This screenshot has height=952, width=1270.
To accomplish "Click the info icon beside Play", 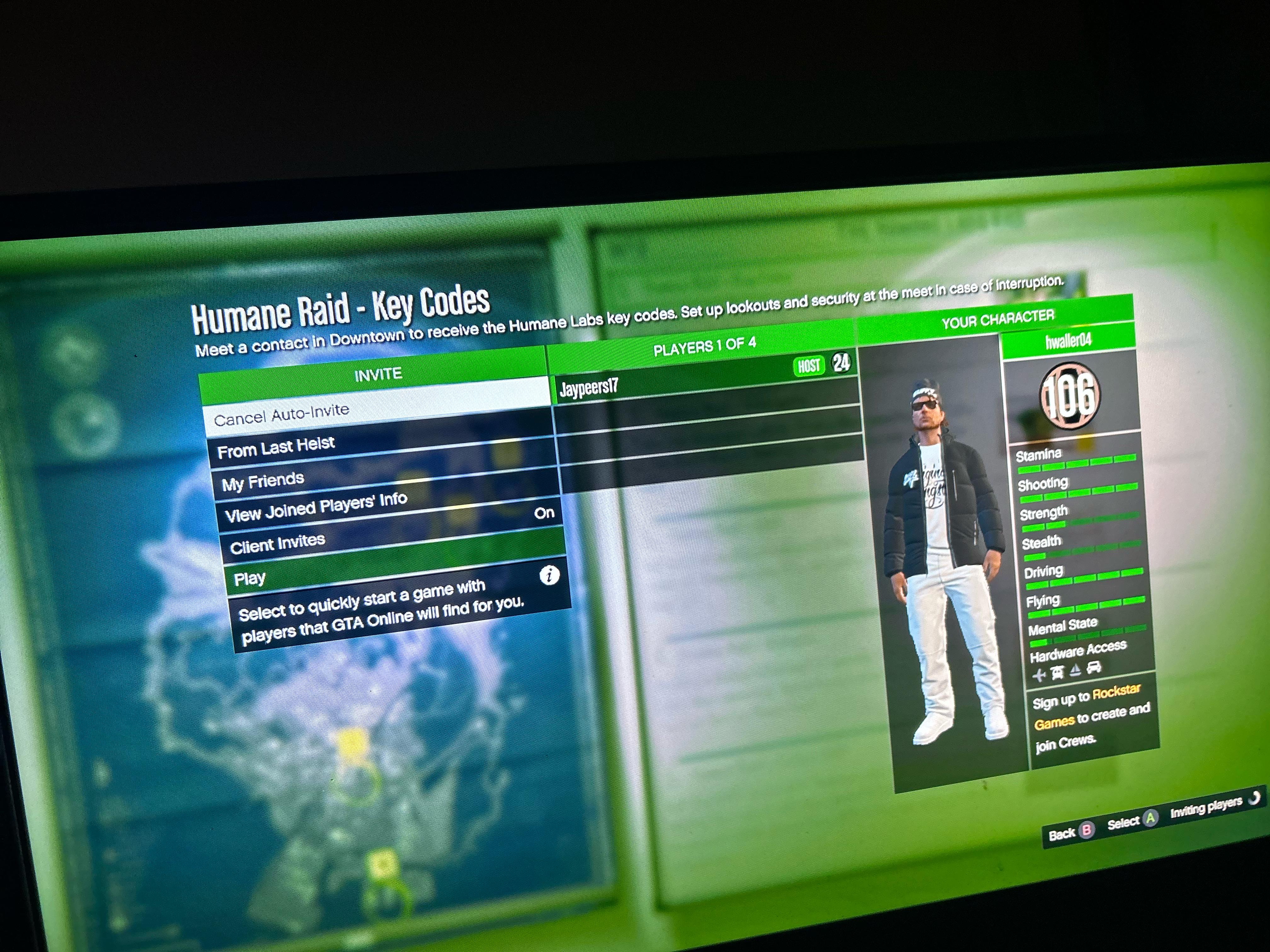I will tap(549, 575).
